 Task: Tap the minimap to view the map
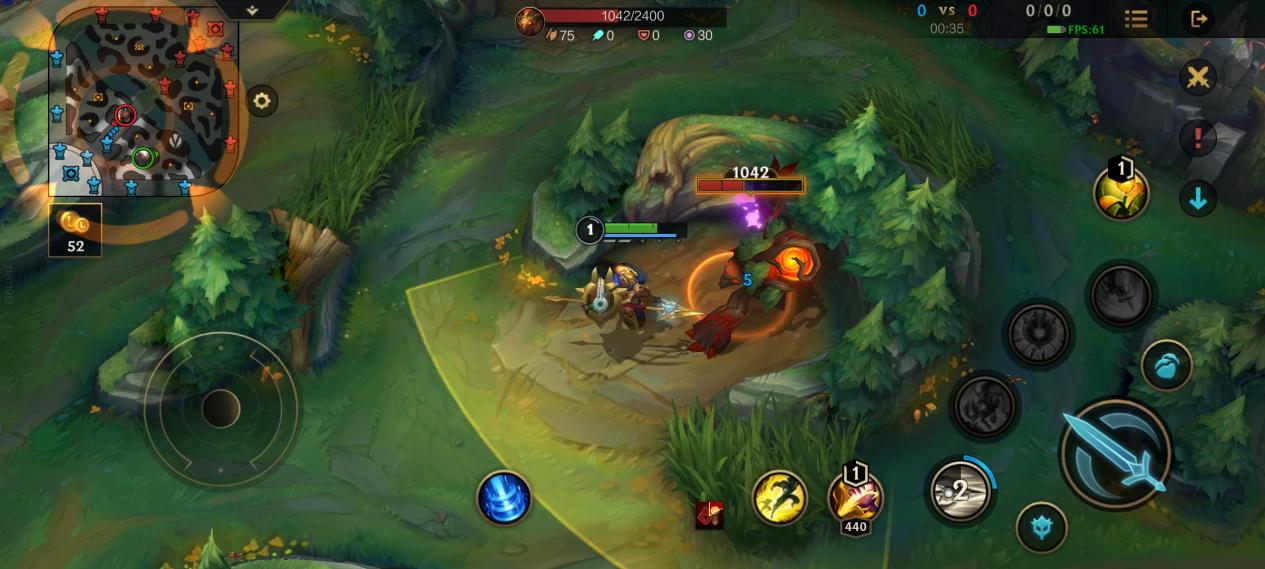point(142,100)
